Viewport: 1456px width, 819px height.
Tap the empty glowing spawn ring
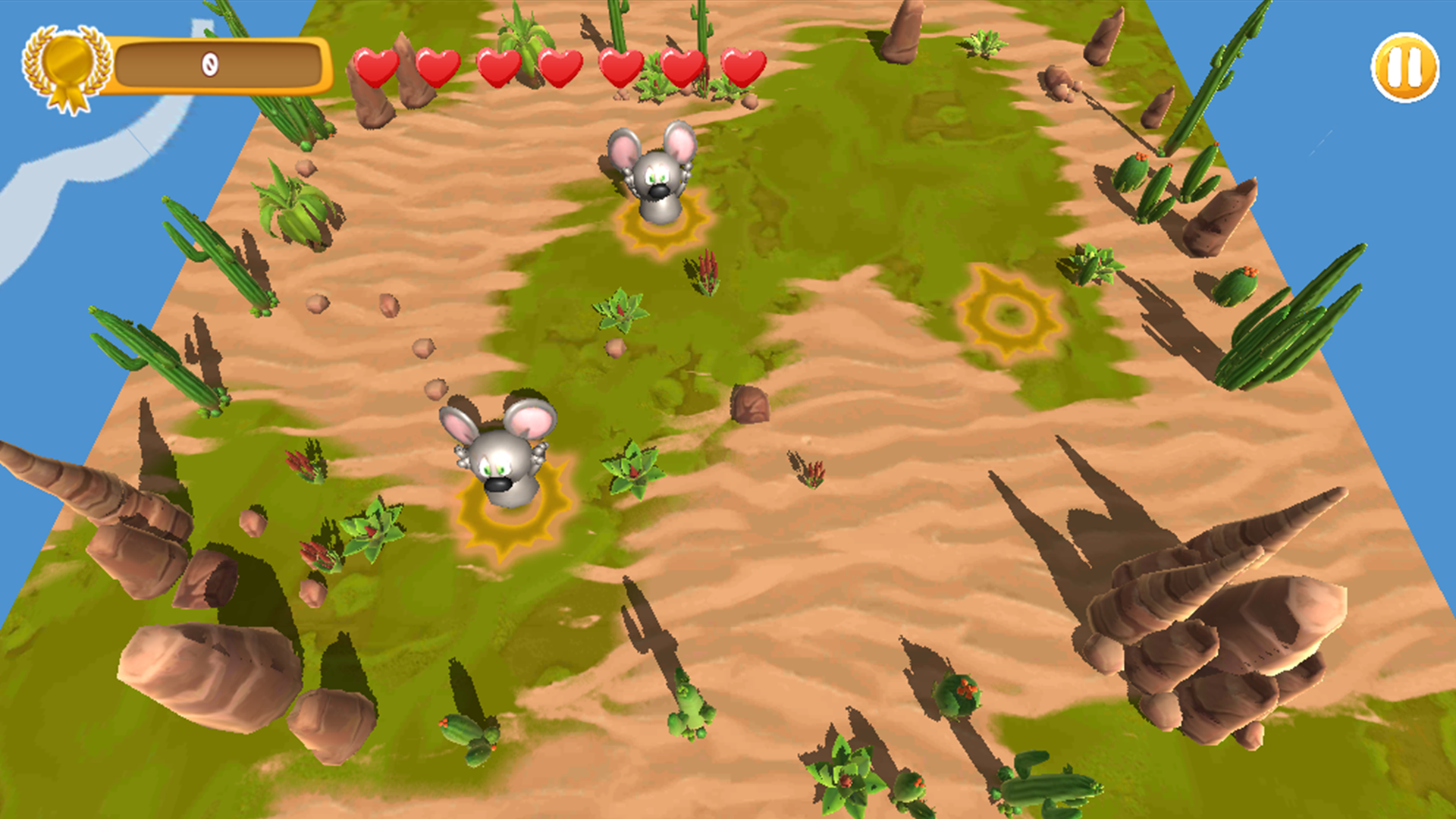click(1009, 311)
